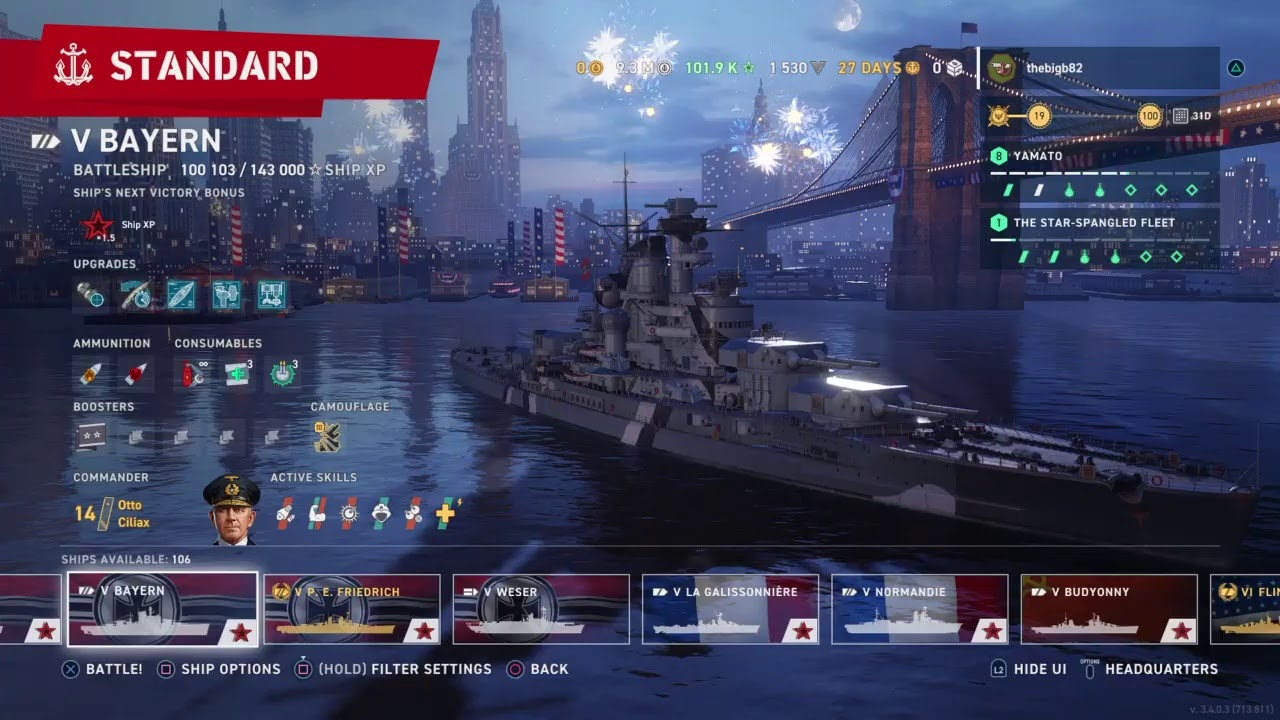
Task: Select the V Normandie ship card
Action: coord(920,609)
